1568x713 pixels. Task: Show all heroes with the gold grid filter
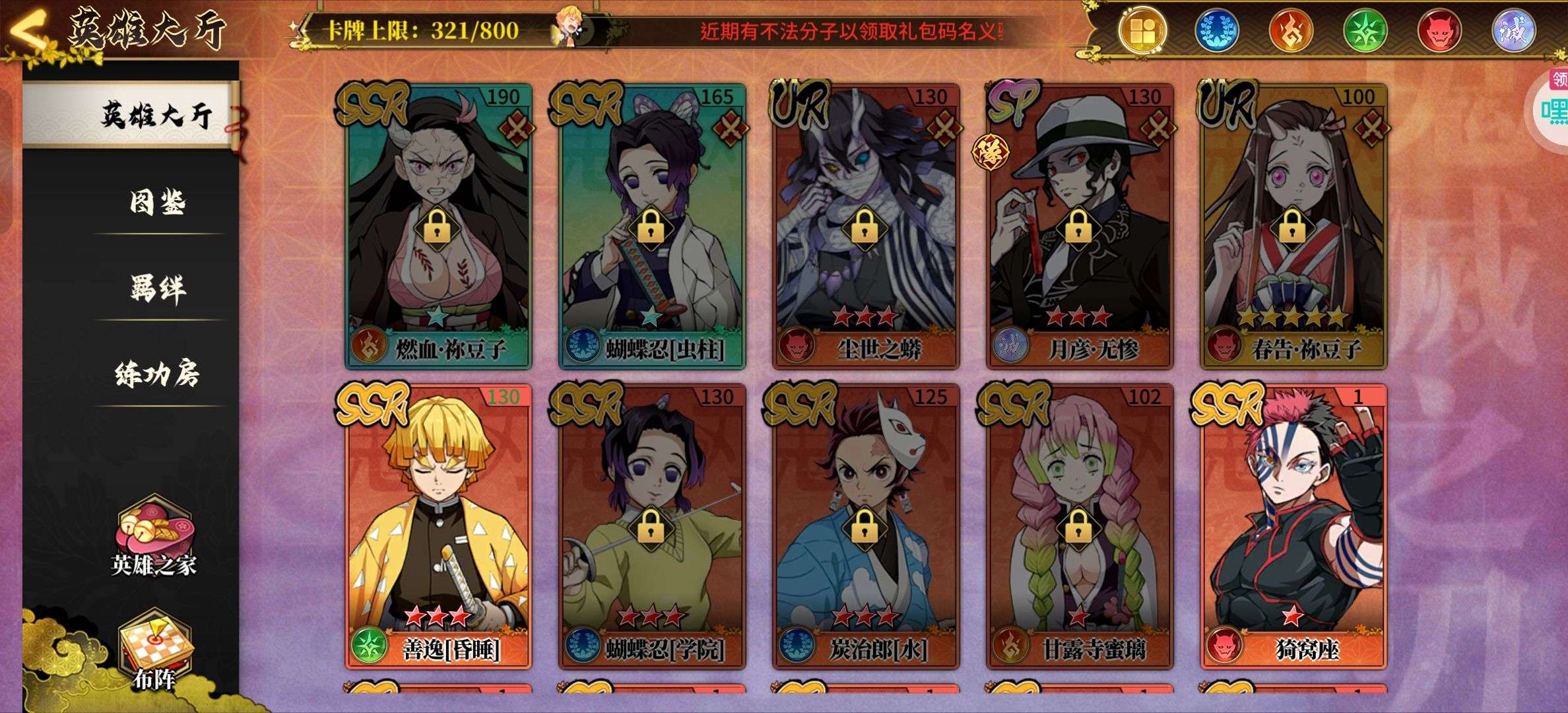[1142, 31]
